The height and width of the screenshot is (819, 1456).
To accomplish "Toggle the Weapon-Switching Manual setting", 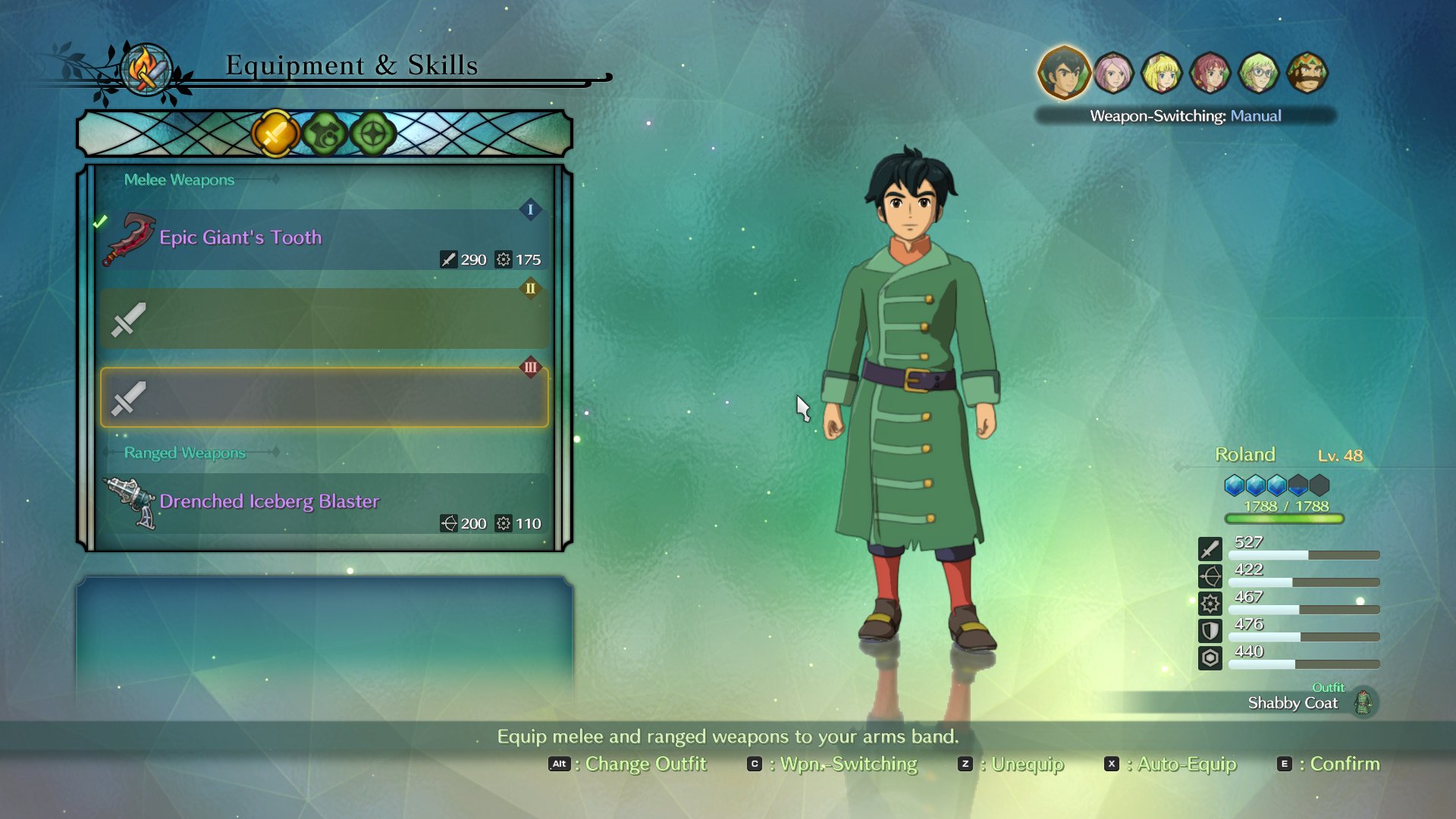I will [1185, 116].
